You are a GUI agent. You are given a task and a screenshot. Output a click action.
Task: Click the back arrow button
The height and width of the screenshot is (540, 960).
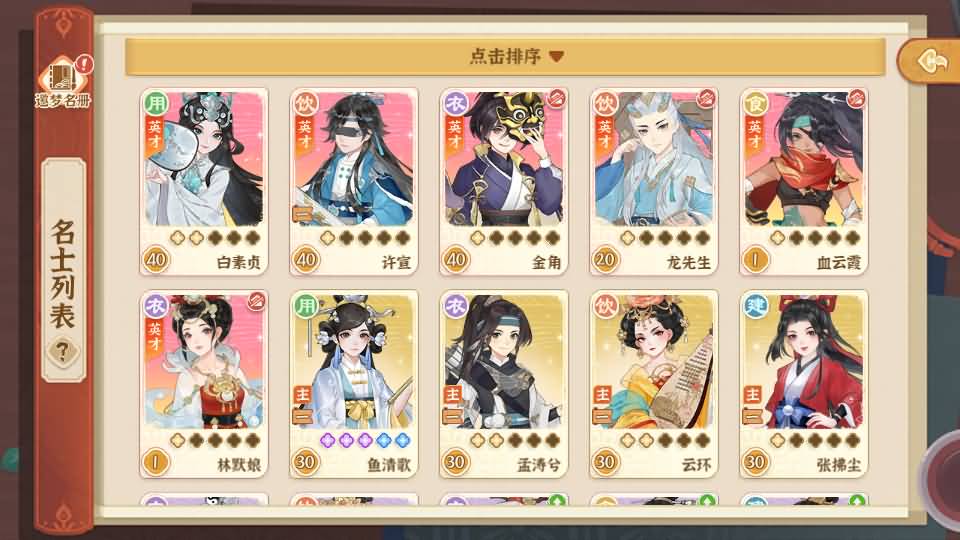tap(929, 62)
